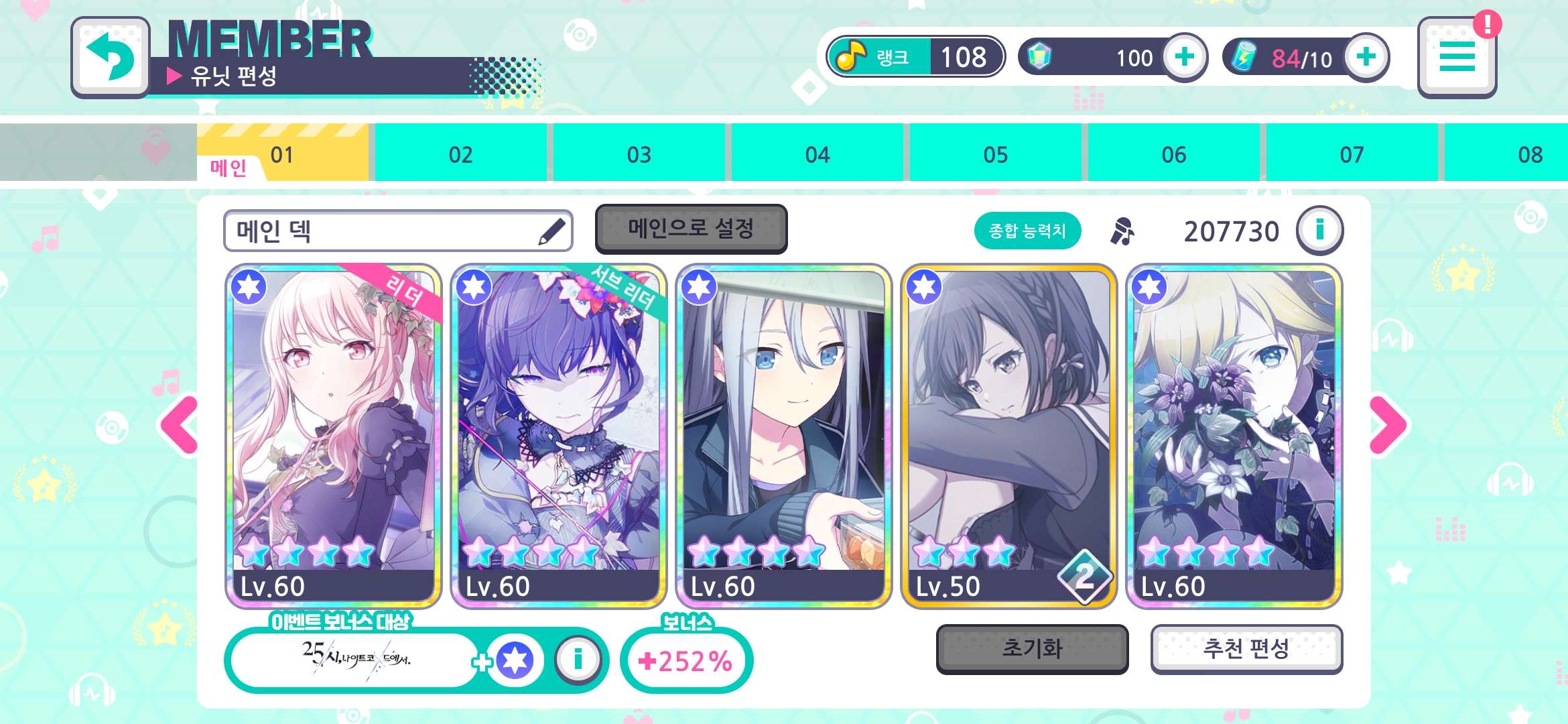Show total power info next to 207730
This screenshot has width=1568, height=724.
click(x=1319, y=231)
